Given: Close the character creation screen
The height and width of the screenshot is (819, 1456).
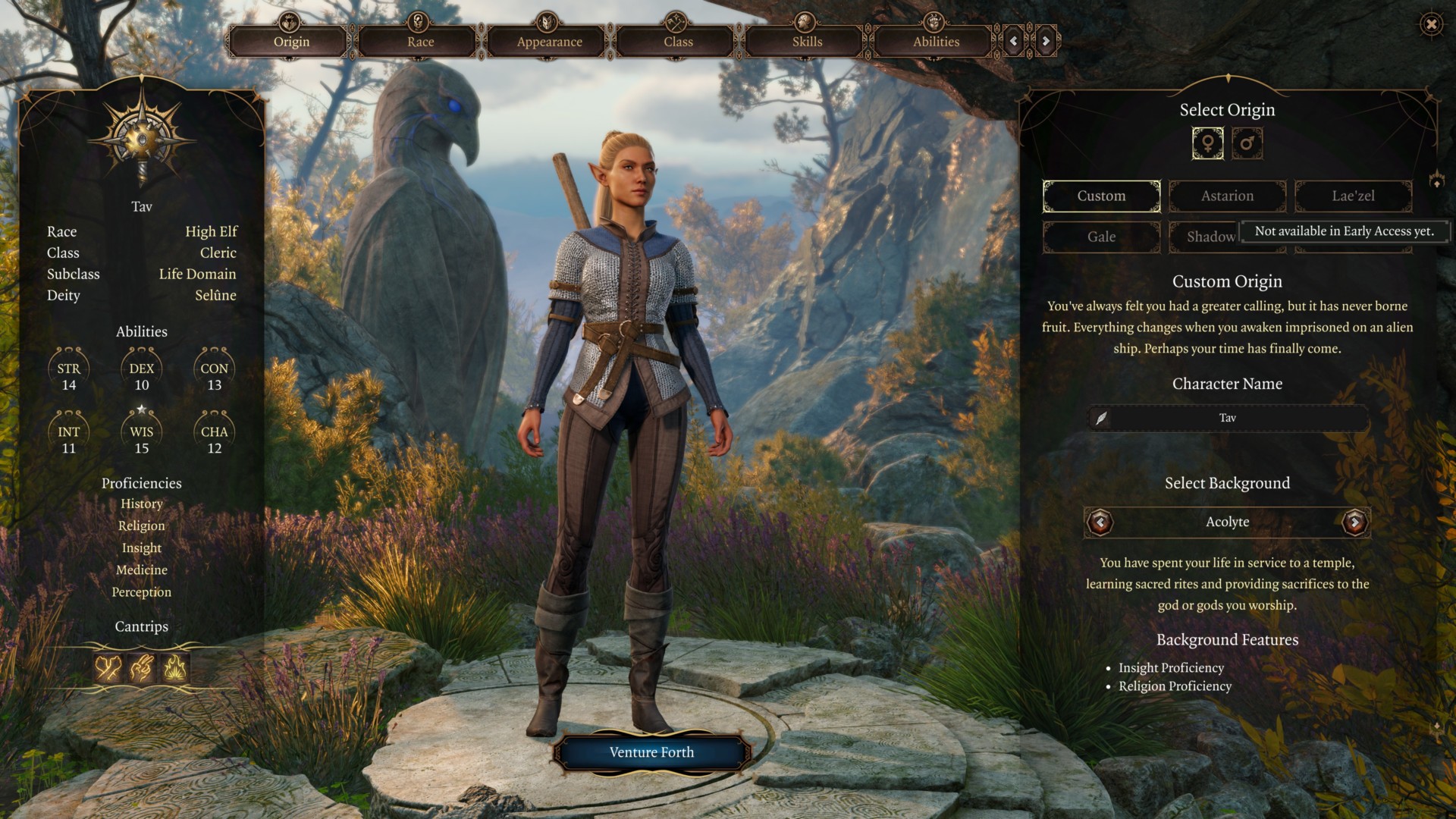Looking at the screenshot, I should (1431, 24).
